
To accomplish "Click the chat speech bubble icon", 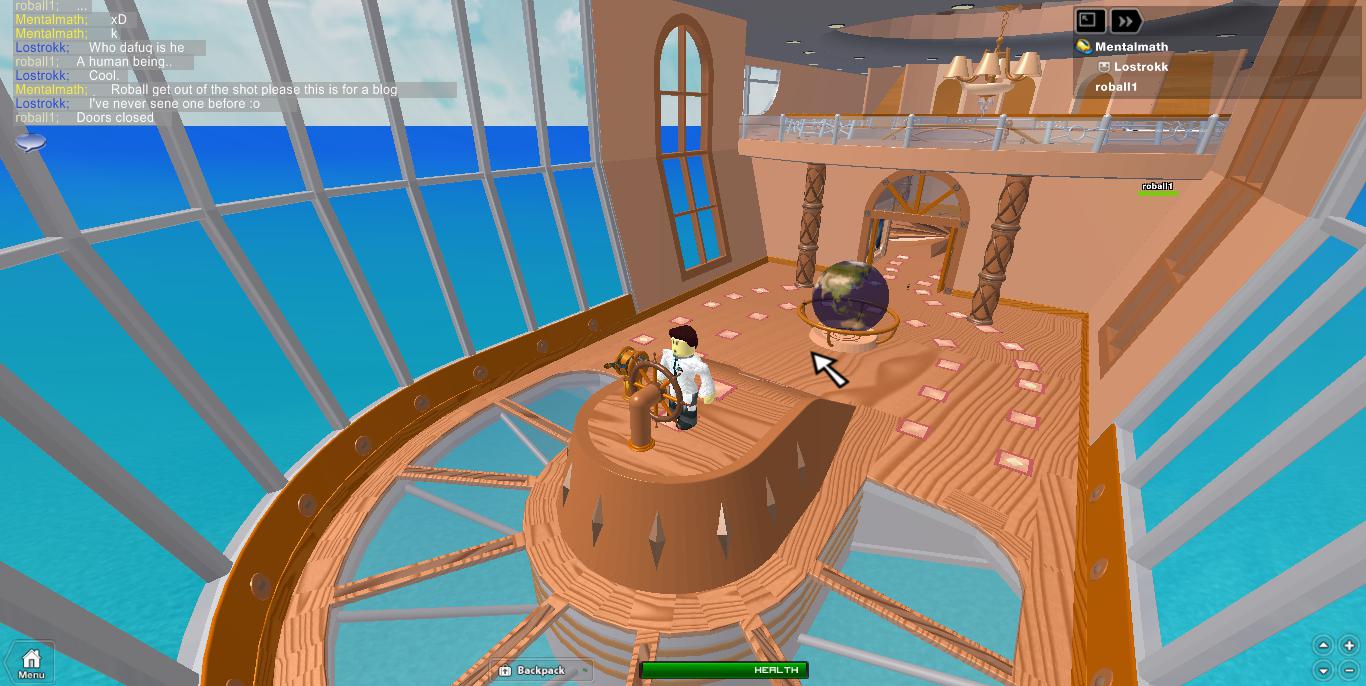I will (x=31, y=143).
